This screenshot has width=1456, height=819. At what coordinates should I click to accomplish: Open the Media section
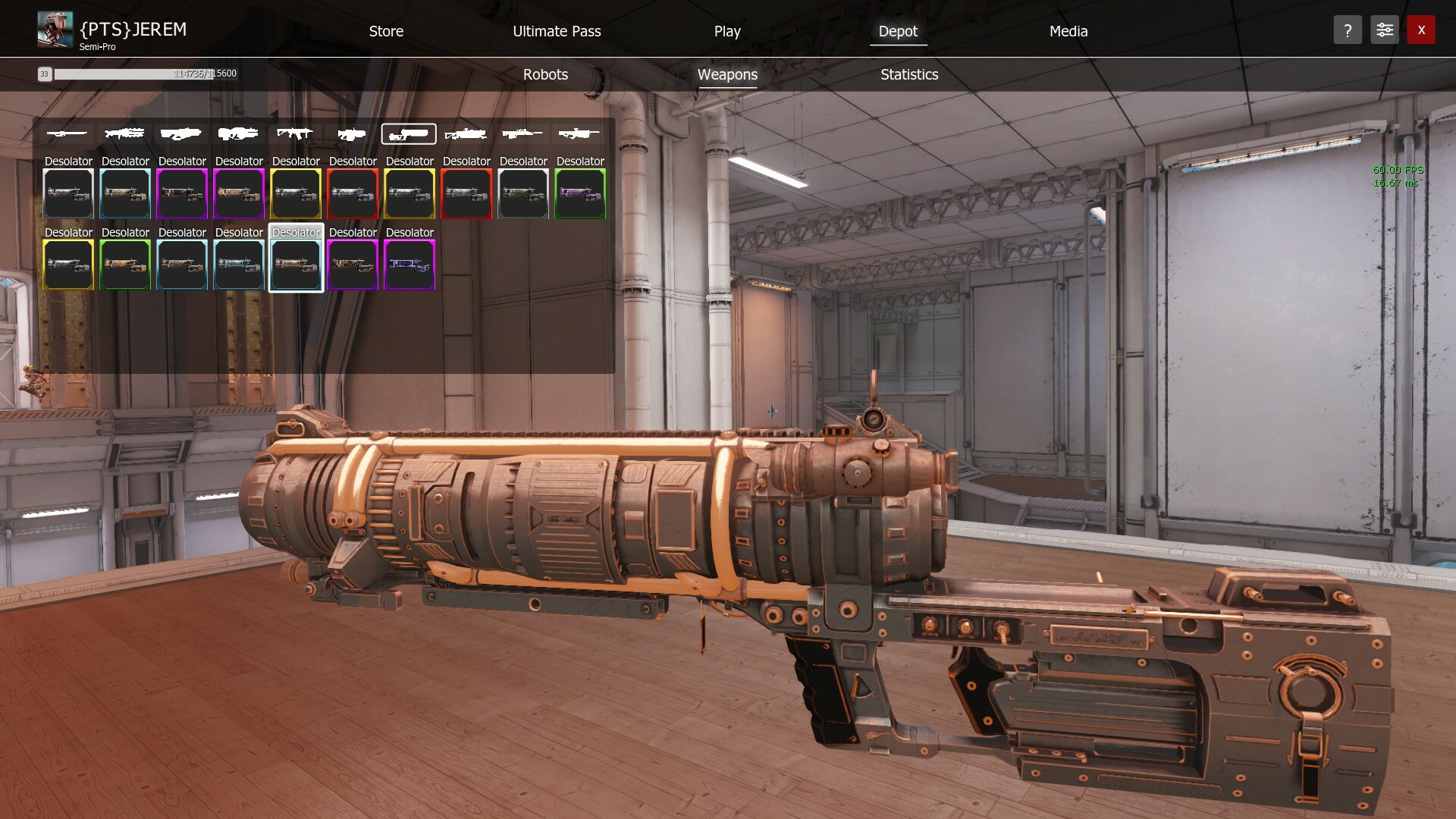tap(1068, 31)
